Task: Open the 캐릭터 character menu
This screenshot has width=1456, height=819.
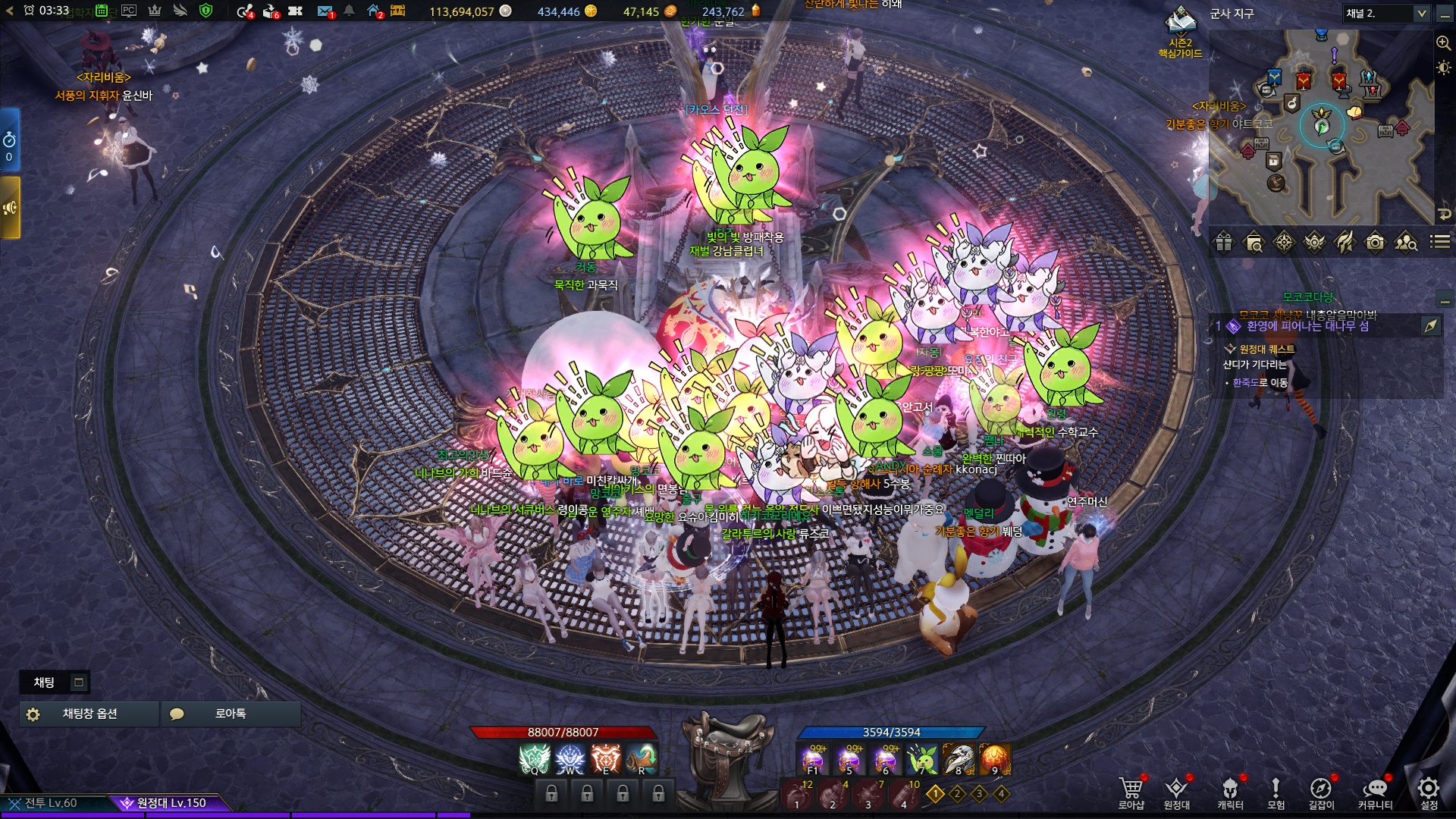Action: click(1230, 789)
